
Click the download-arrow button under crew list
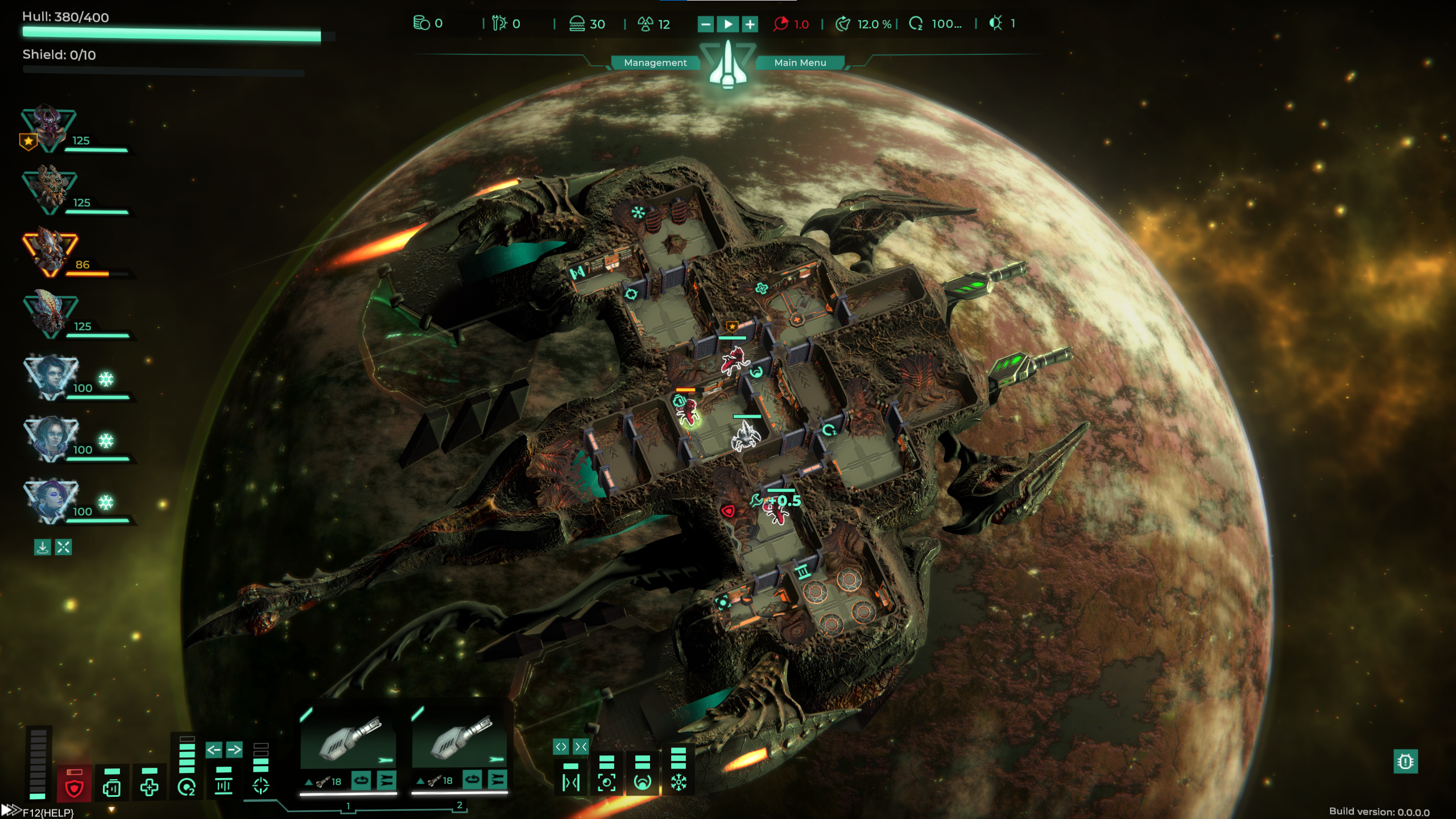coord(43,547)
